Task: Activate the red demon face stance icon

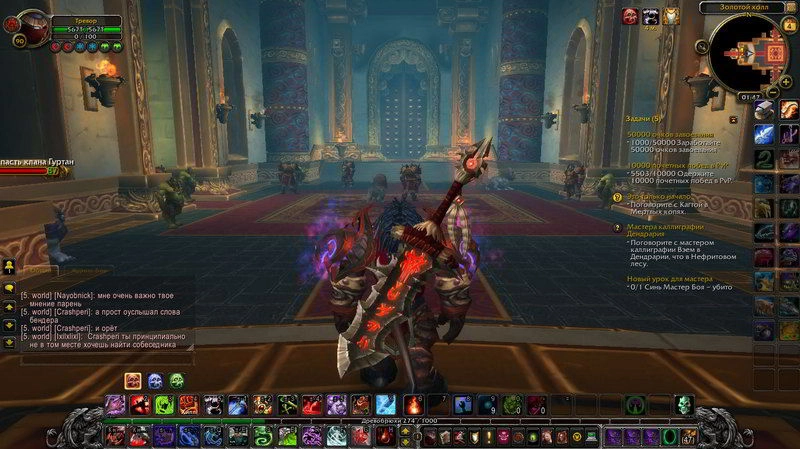Action: [x=133, y=380]
